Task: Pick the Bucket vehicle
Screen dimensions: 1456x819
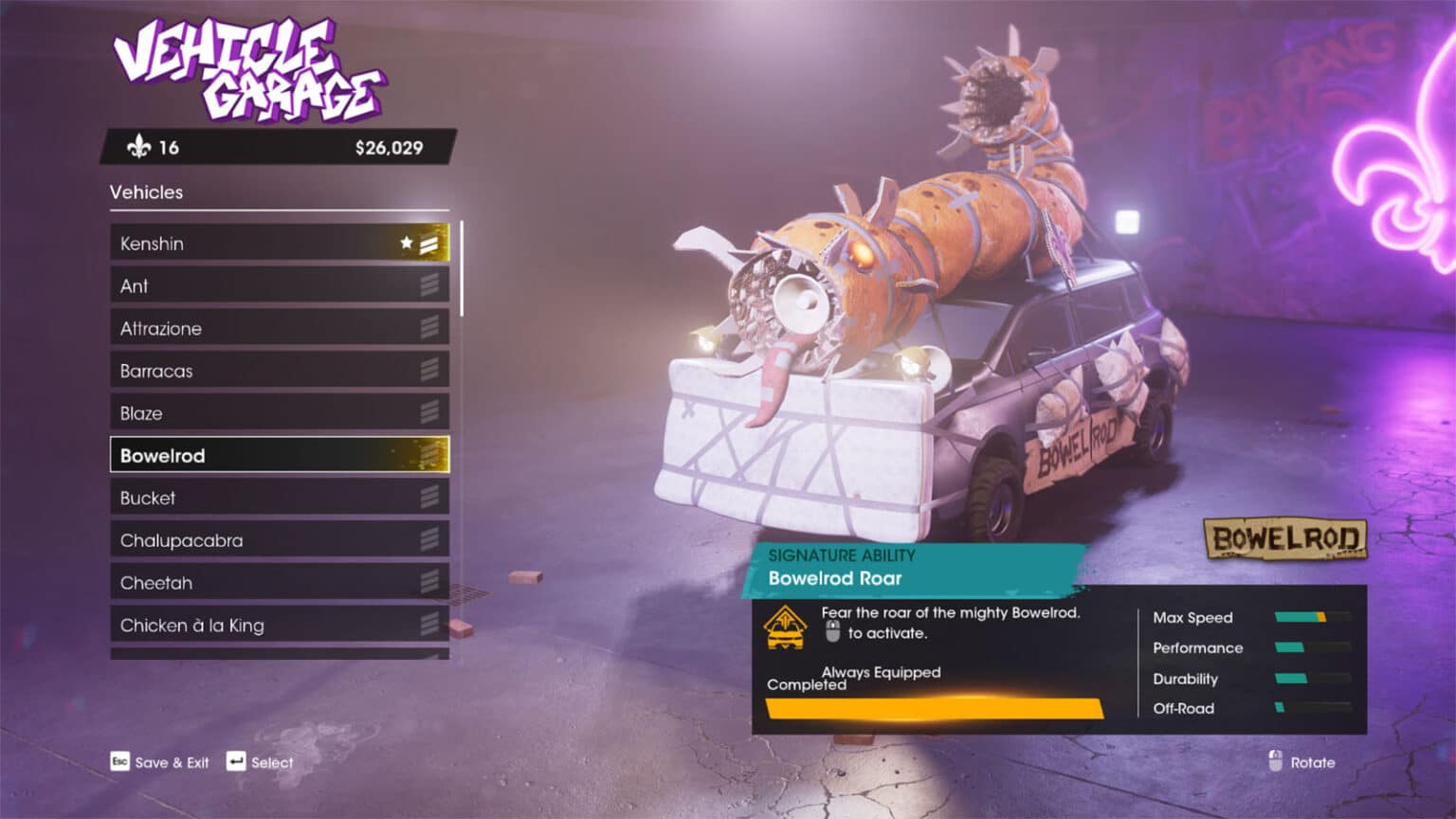Action: click(x=279, y=498)
